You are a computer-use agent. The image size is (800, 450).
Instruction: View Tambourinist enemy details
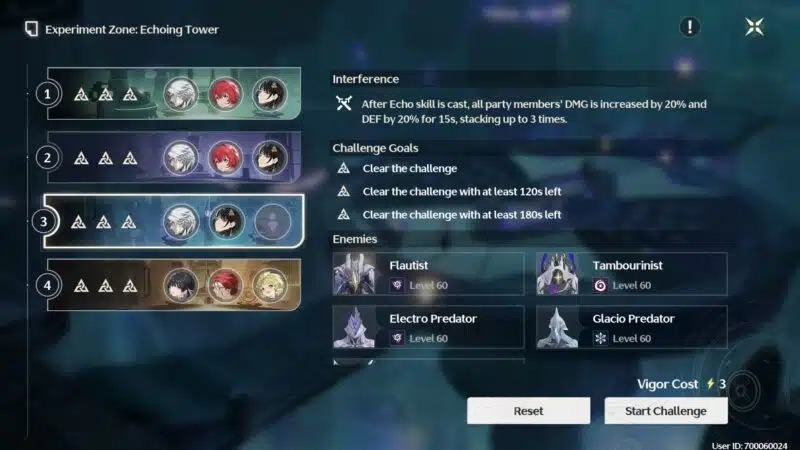coord(632,274)
